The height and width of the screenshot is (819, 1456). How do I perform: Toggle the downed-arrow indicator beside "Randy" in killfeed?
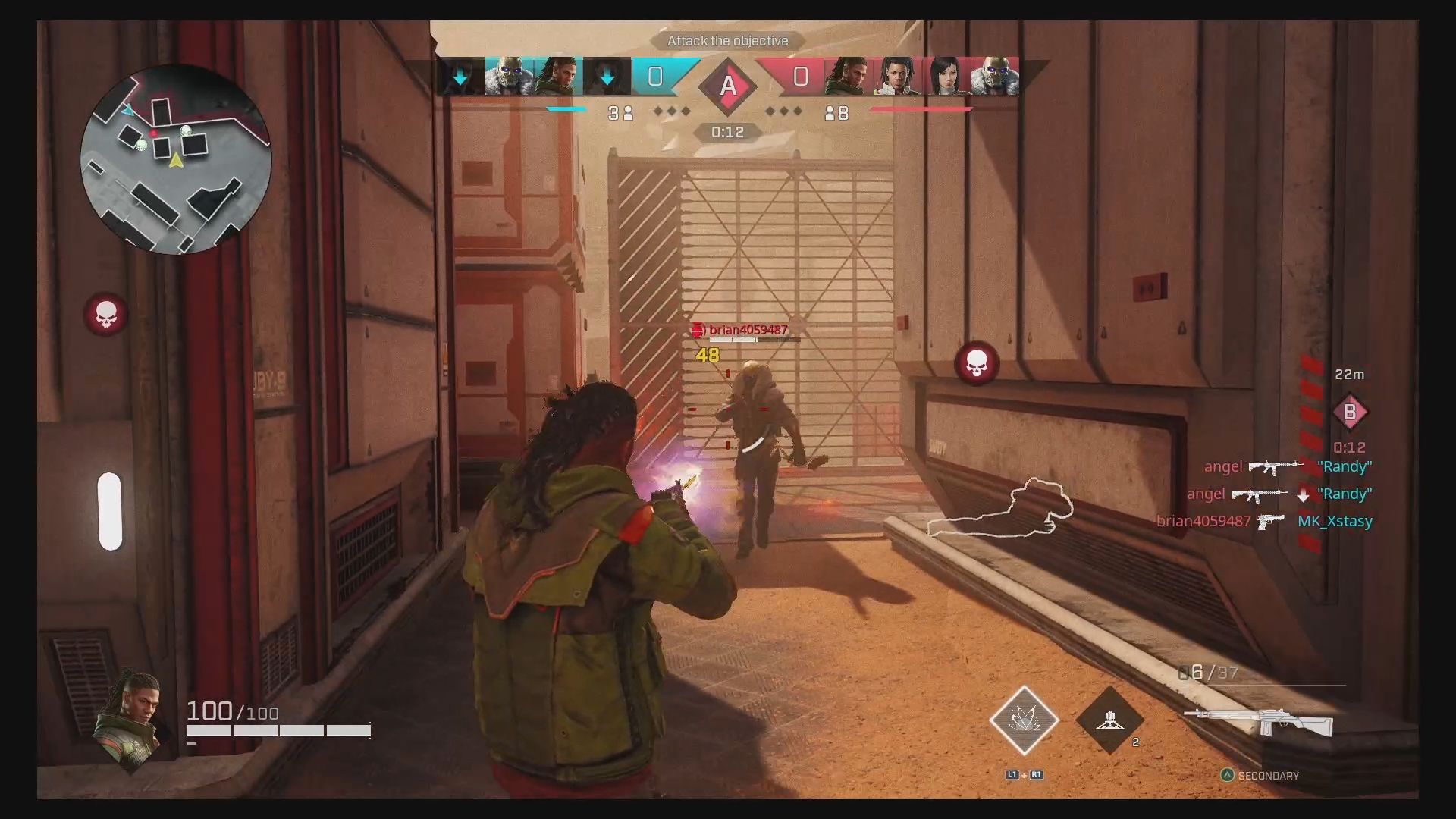point(1304,494)
